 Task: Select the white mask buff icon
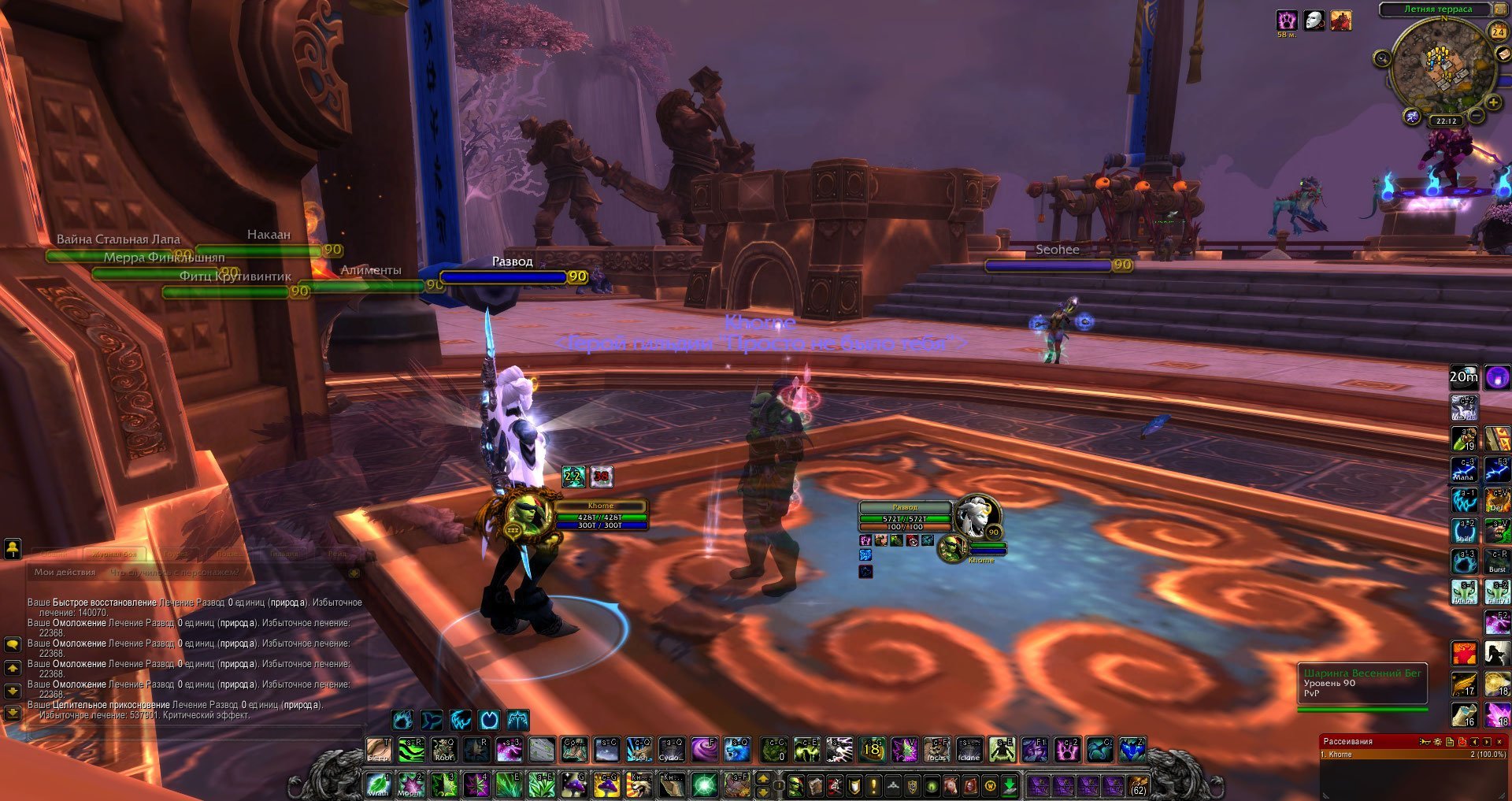tap(1314, 20)
